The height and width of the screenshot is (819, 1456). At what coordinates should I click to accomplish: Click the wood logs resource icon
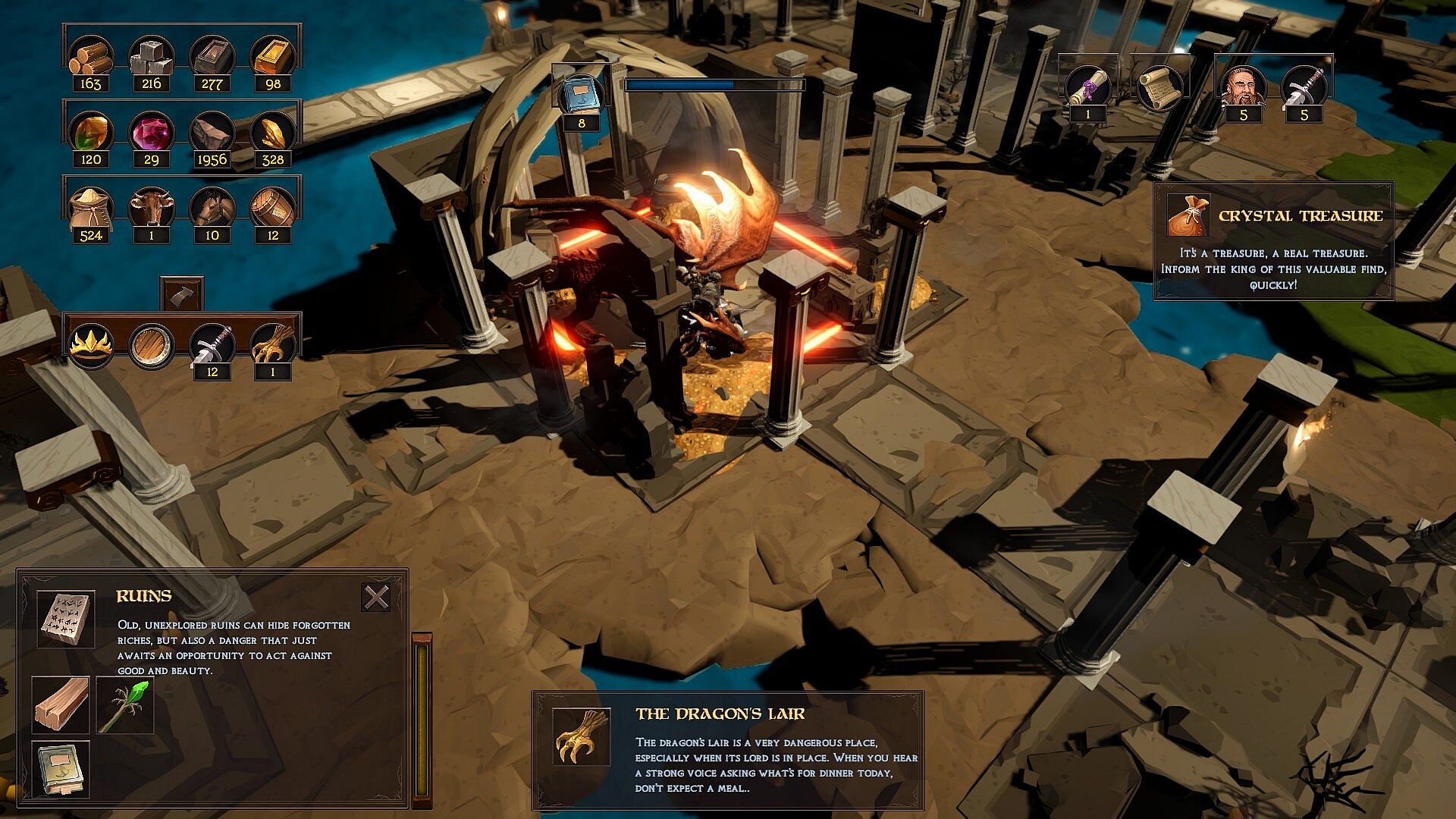tap(91, 57)
